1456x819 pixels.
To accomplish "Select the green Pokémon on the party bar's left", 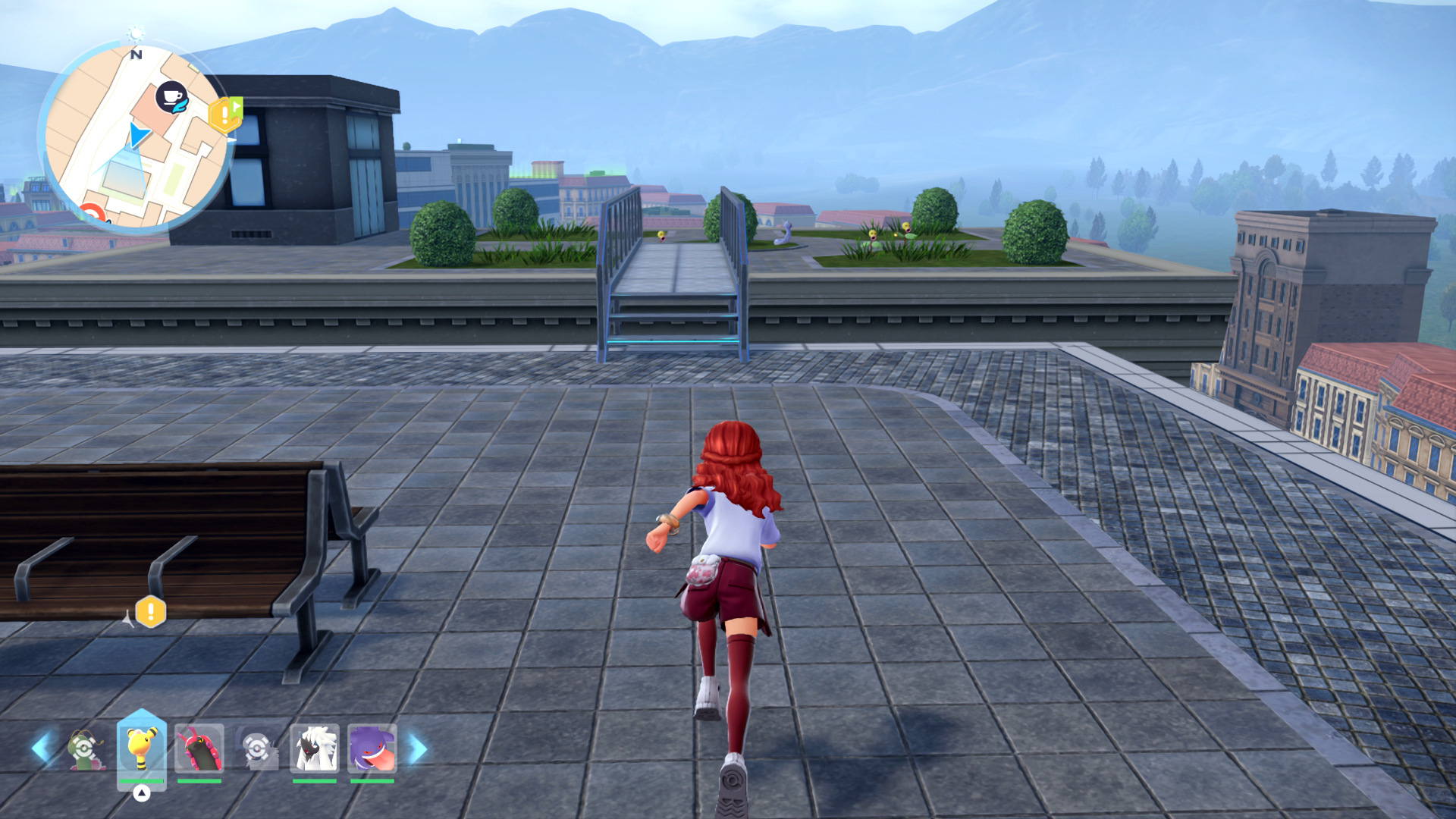I will [x=84, y=749].
